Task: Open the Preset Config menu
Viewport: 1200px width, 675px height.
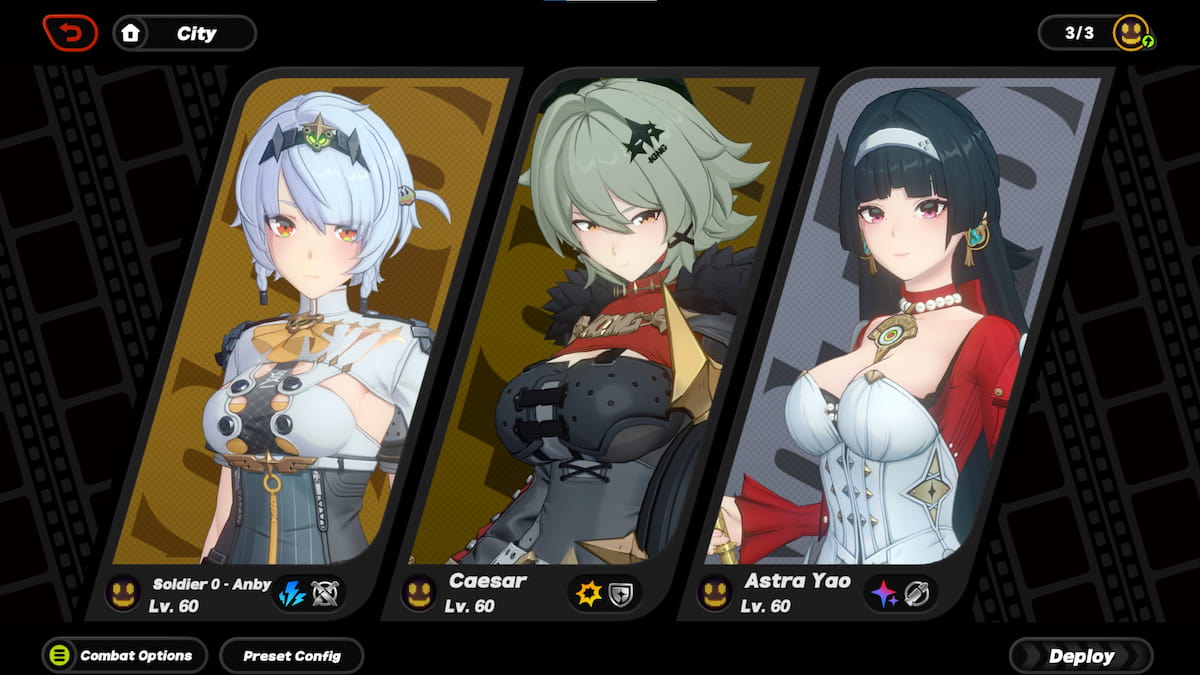Action: tap(291, 656)
